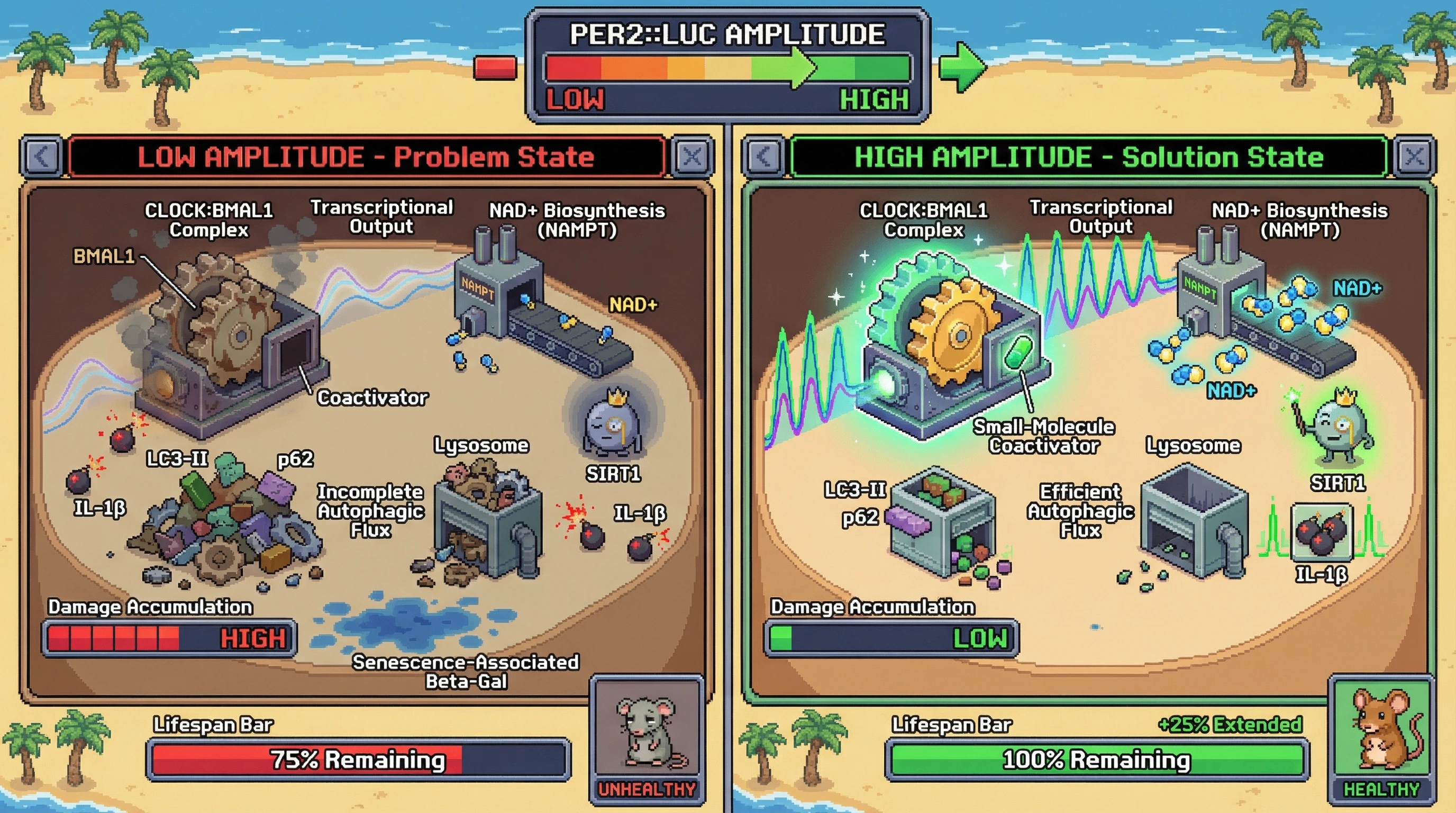Close the High Amplitude panel

[1415, 156]
